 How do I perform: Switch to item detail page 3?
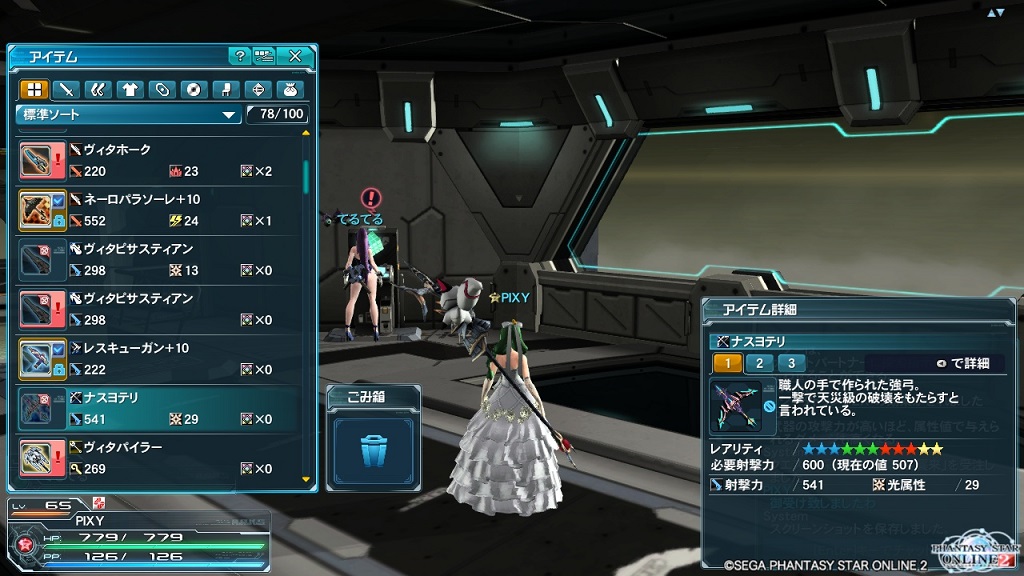[791, 363]
